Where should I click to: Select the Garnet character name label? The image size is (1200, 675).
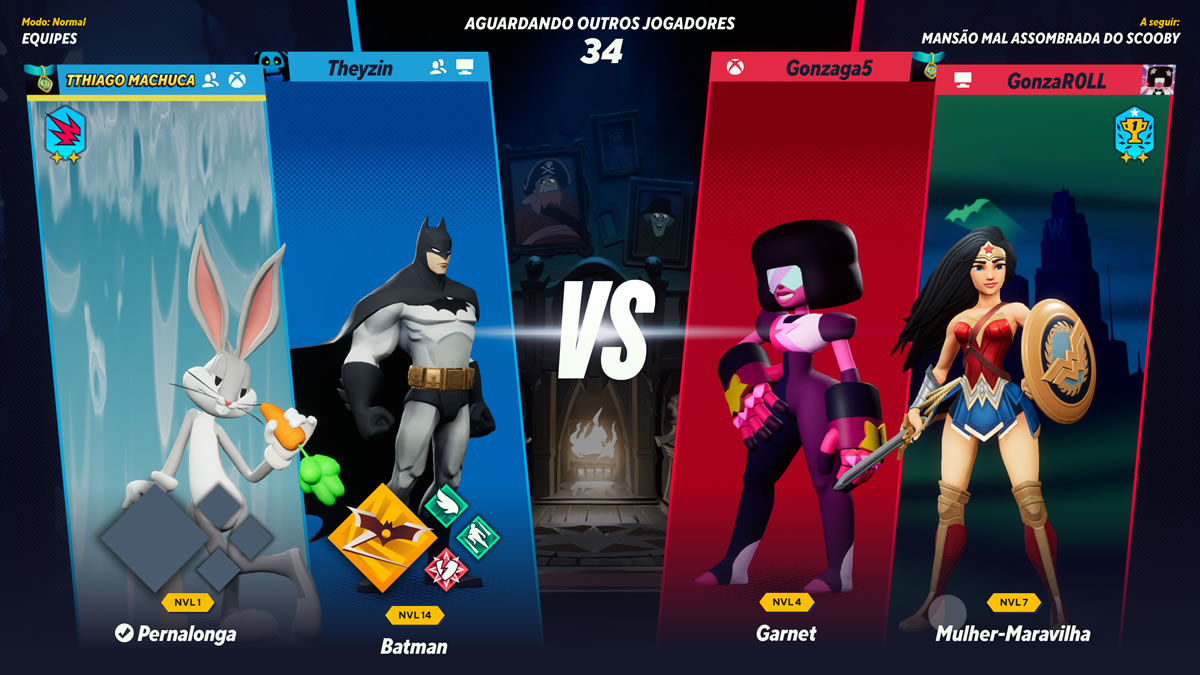click(786, 633)
